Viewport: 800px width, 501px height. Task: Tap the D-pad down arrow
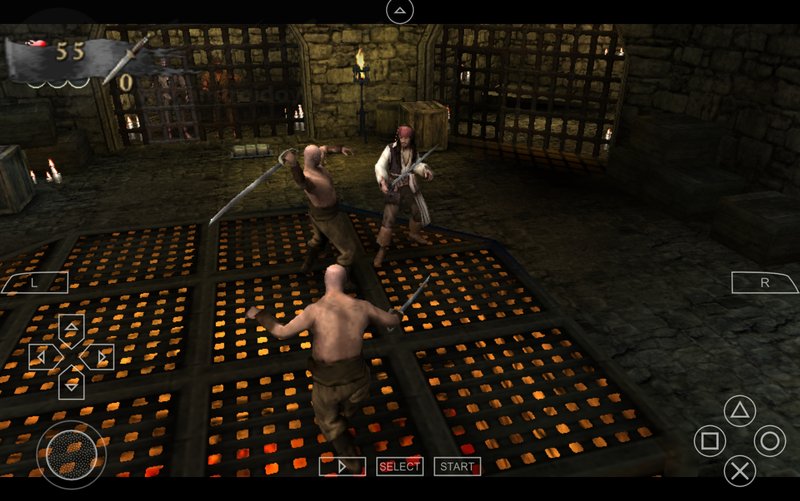tap(71, 383)
